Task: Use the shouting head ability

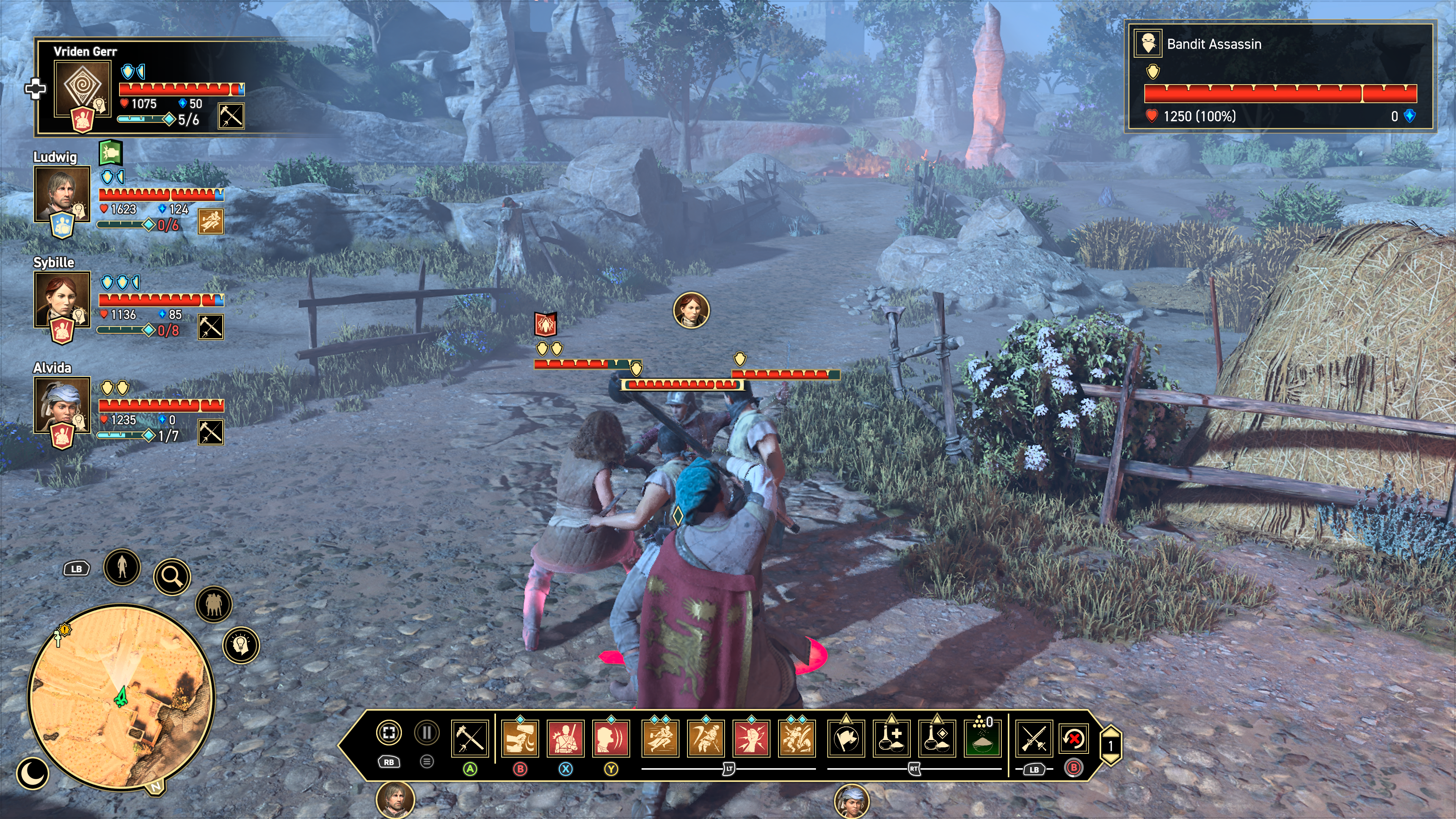Action: coord(611,738)
